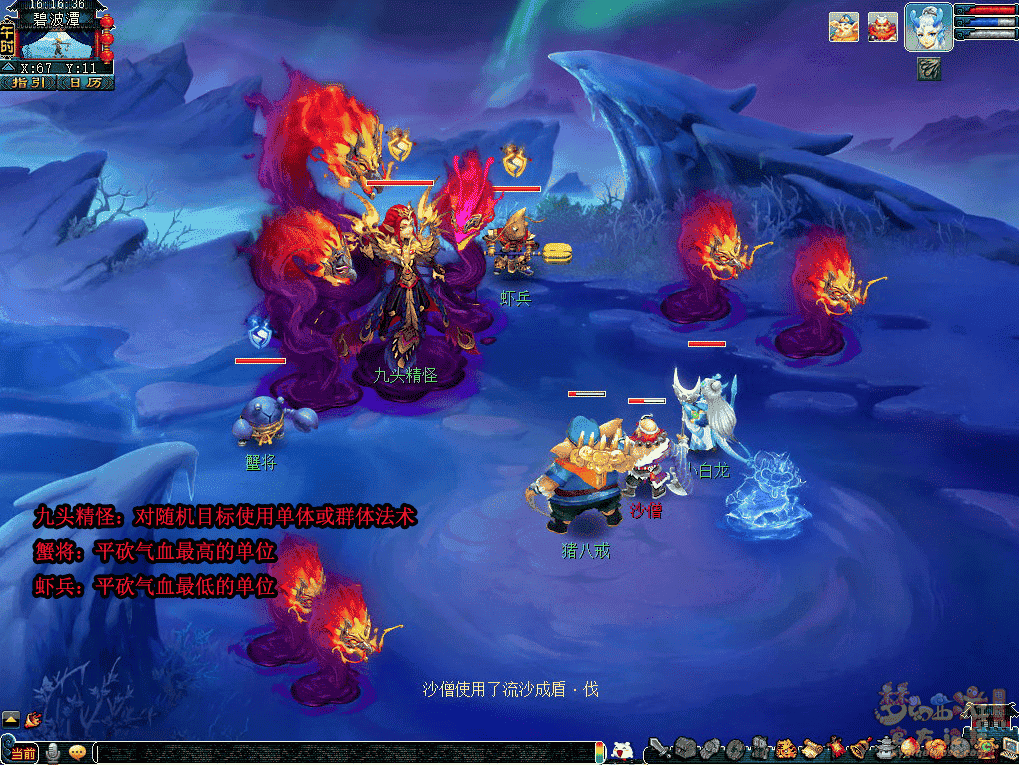
Task: Select the pig-faced teammate portrait
Action: coord(843,27)
